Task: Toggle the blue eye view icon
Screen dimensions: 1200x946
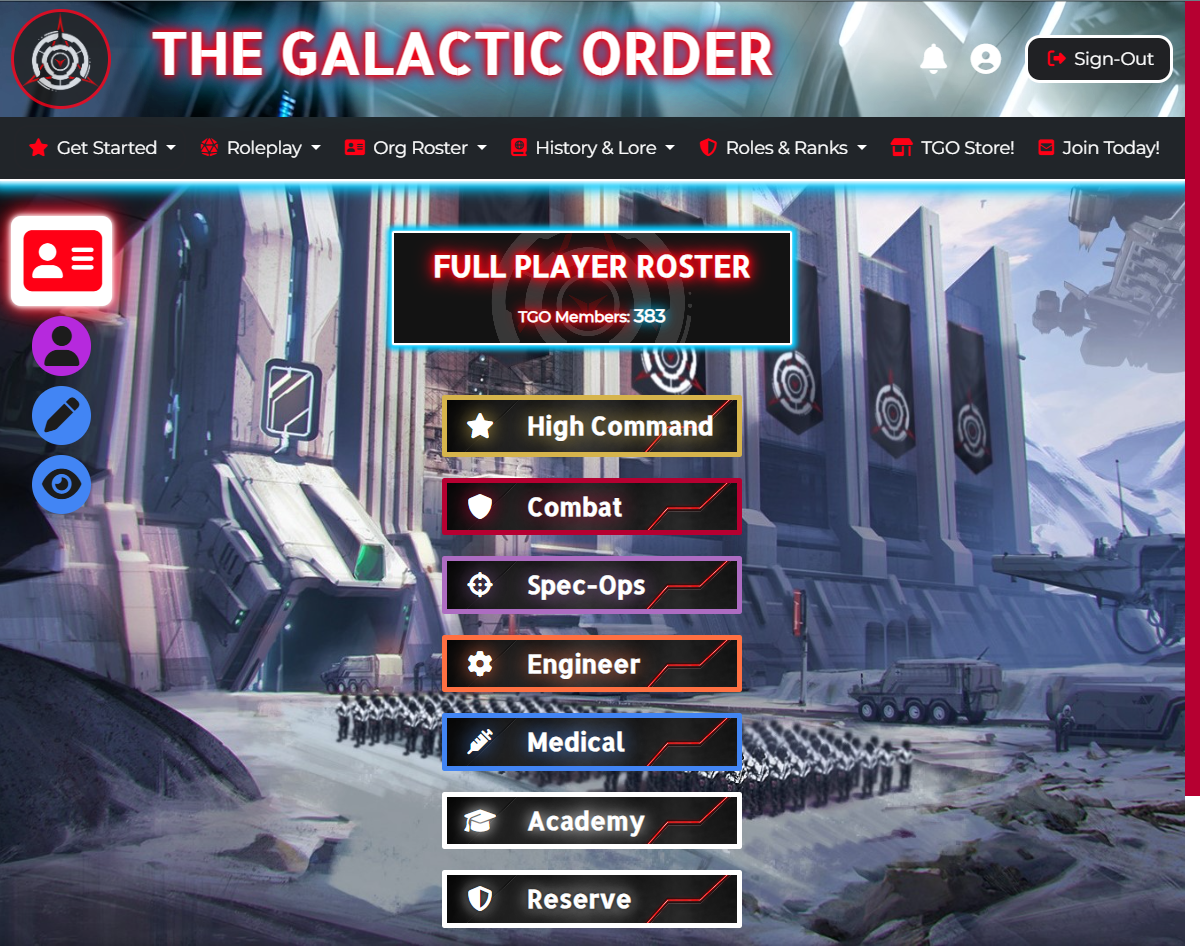Action: pyautogui.click(x=62, y=485)
